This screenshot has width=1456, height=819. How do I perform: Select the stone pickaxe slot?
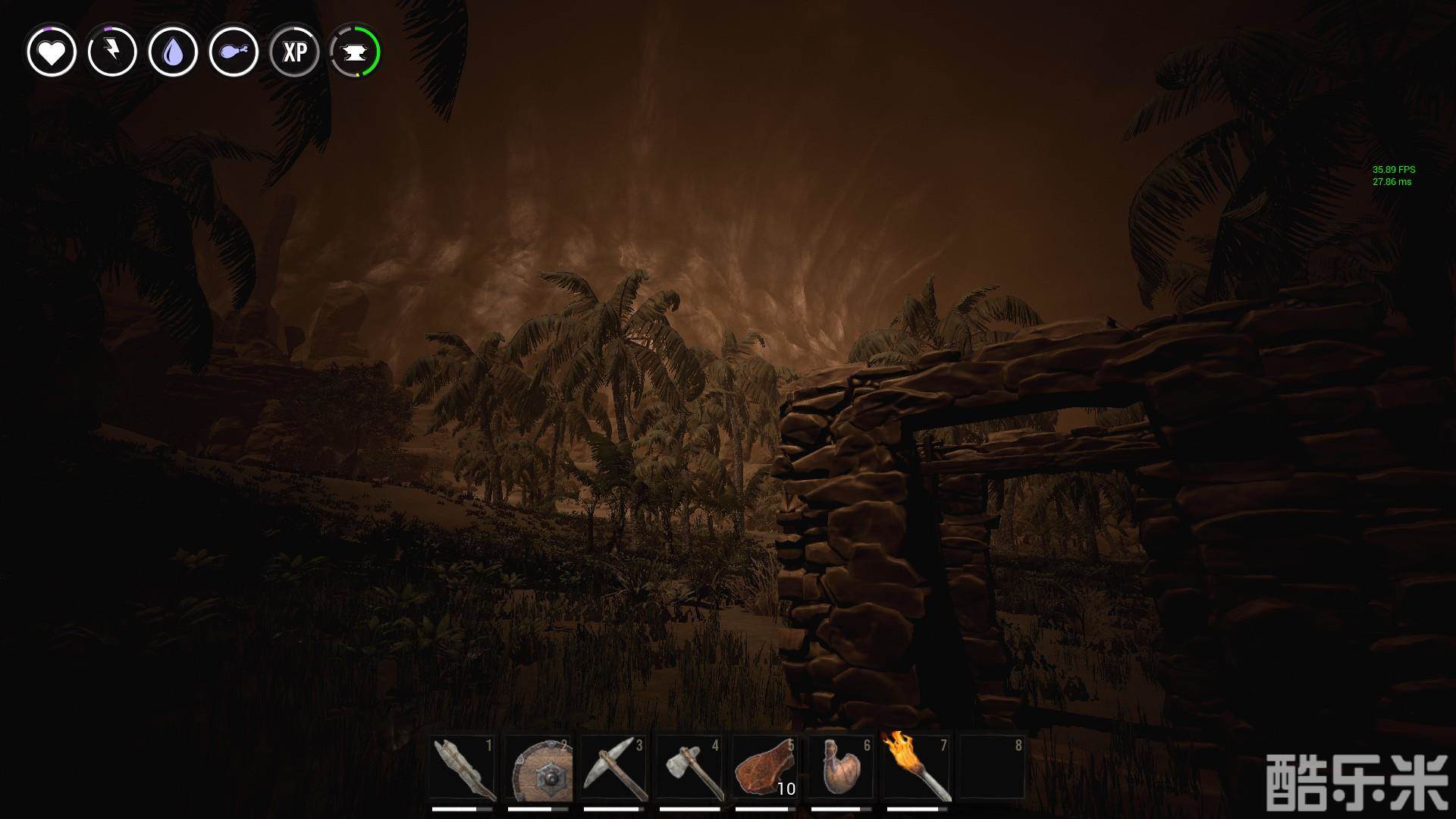615,768
